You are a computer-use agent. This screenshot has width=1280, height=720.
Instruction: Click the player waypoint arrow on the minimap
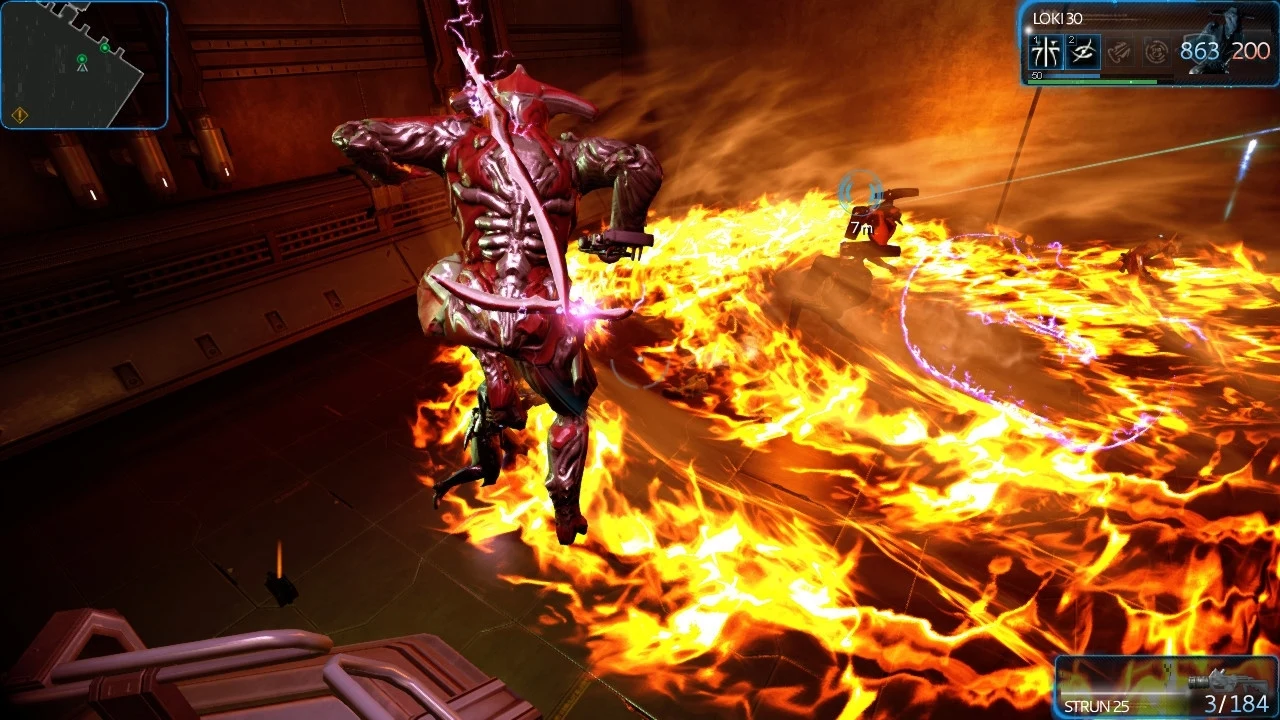coord(82,68)
